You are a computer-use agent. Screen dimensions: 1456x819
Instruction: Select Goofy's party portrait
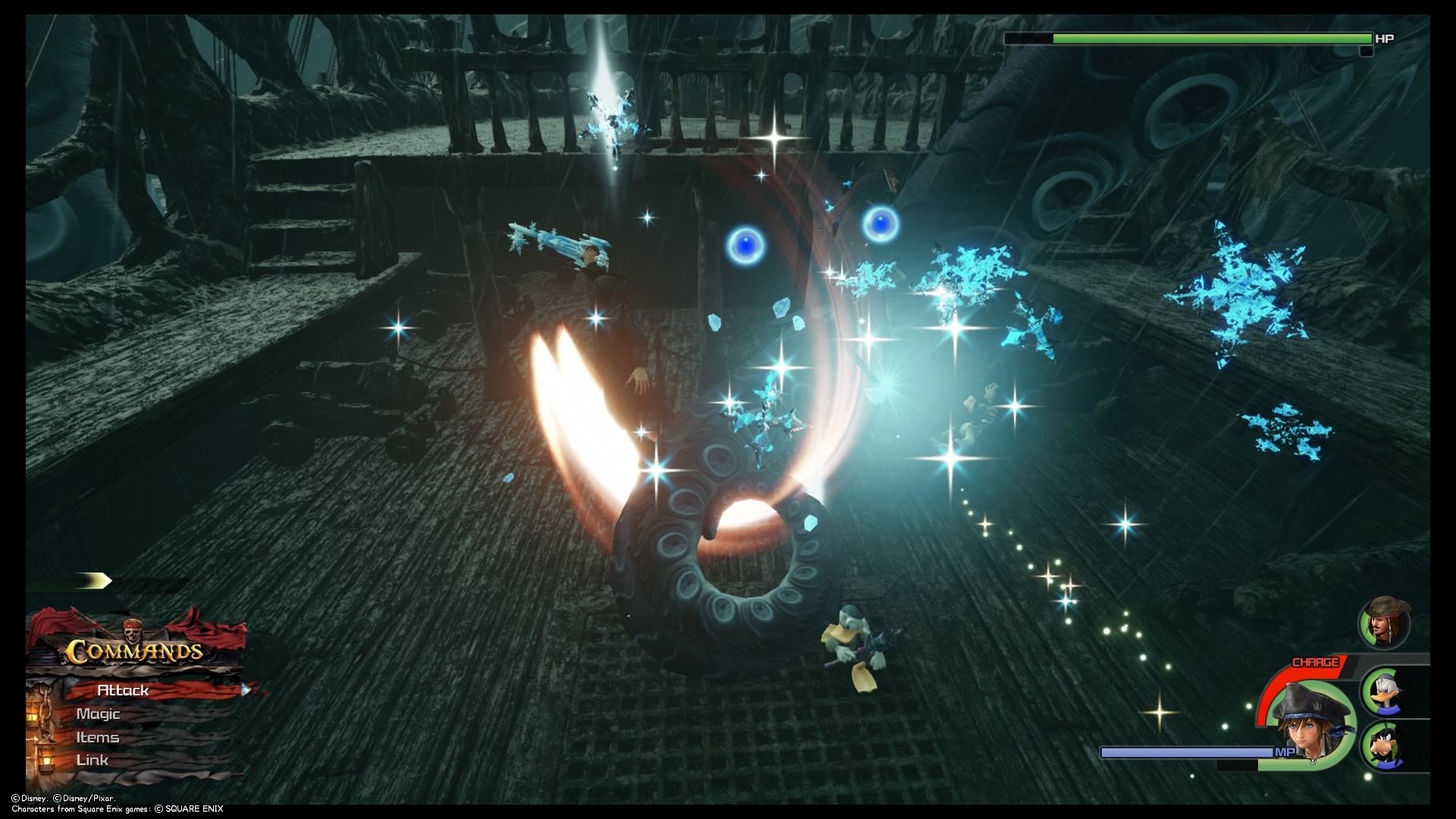(1386, 745)
